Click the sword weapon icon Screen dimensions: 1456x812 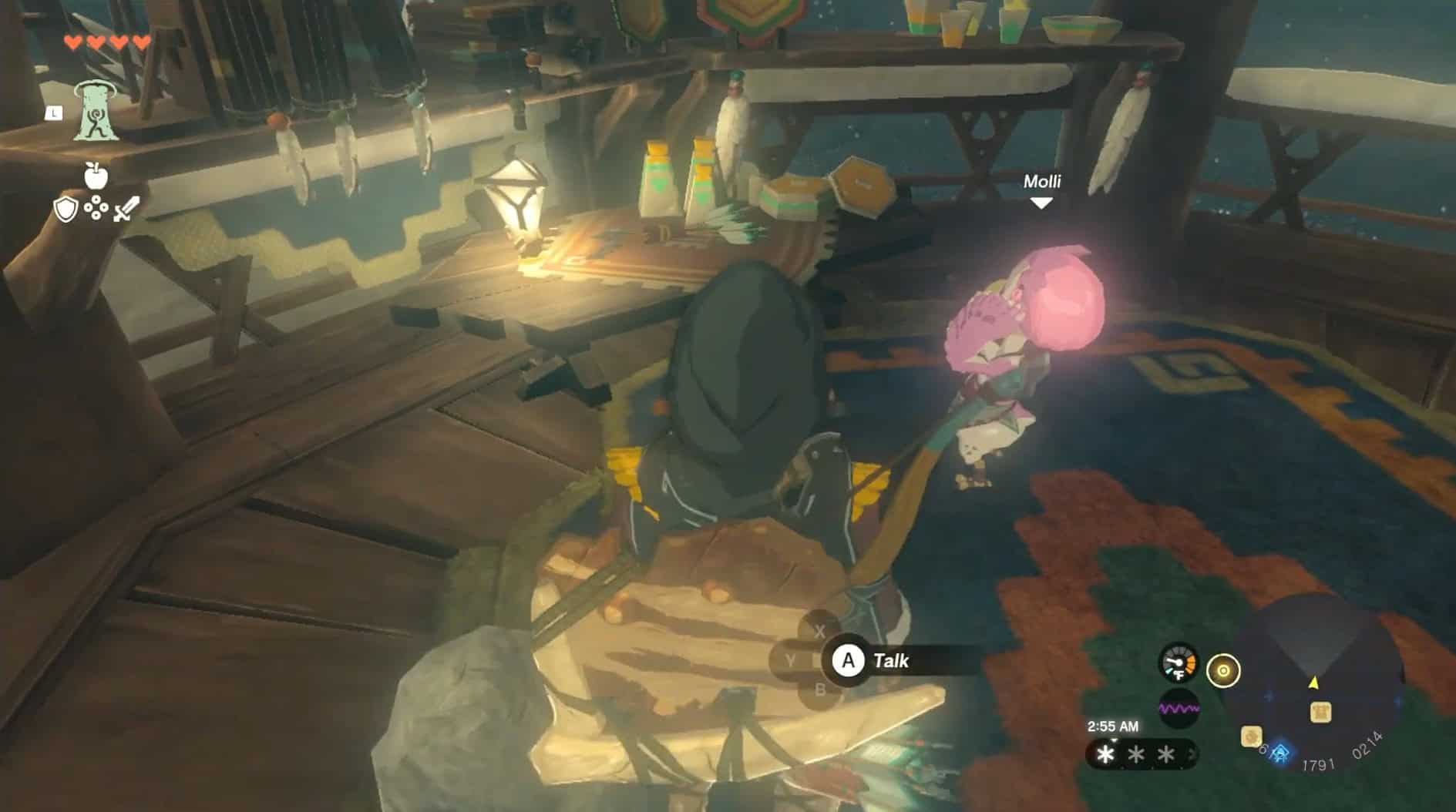coord(126,206)
